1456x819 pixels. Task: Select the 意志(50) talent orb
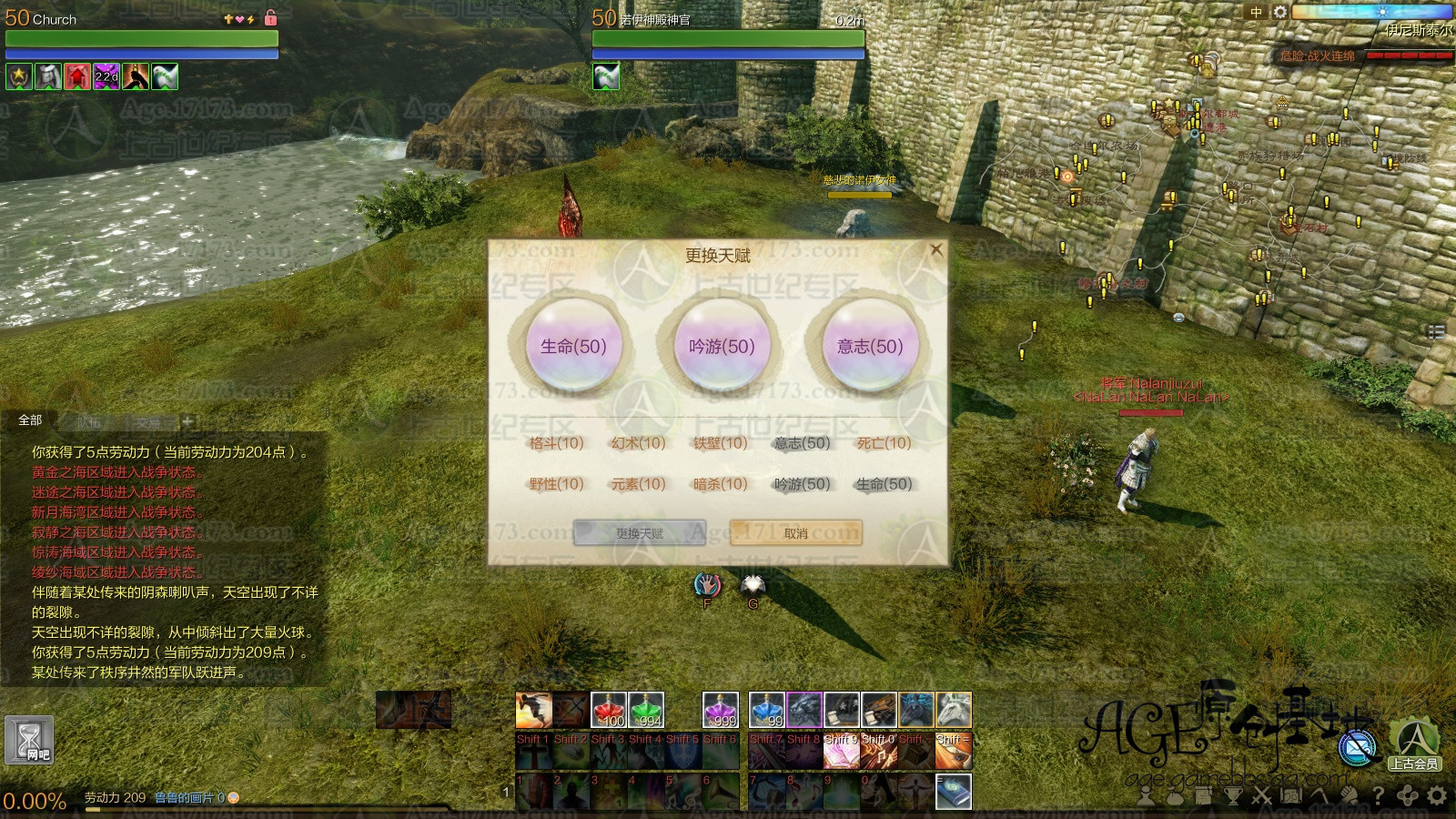(870, 347)
